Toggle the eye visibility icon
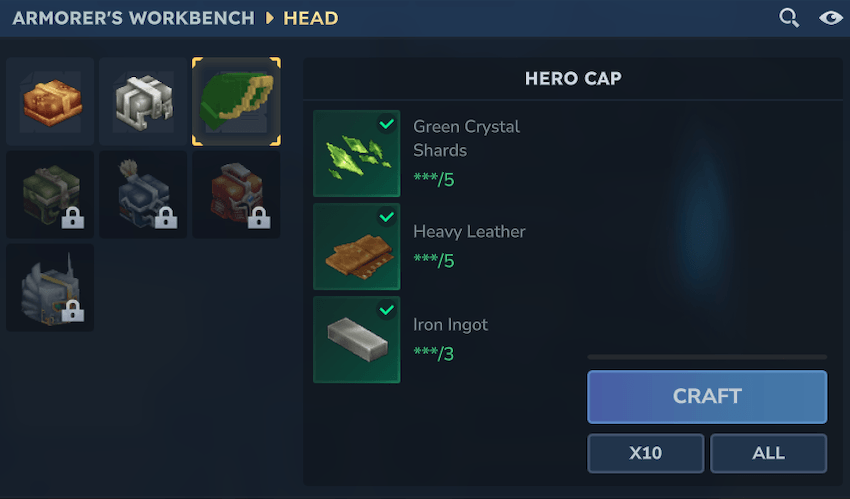The image size is (850, 499). click(830, 18)
